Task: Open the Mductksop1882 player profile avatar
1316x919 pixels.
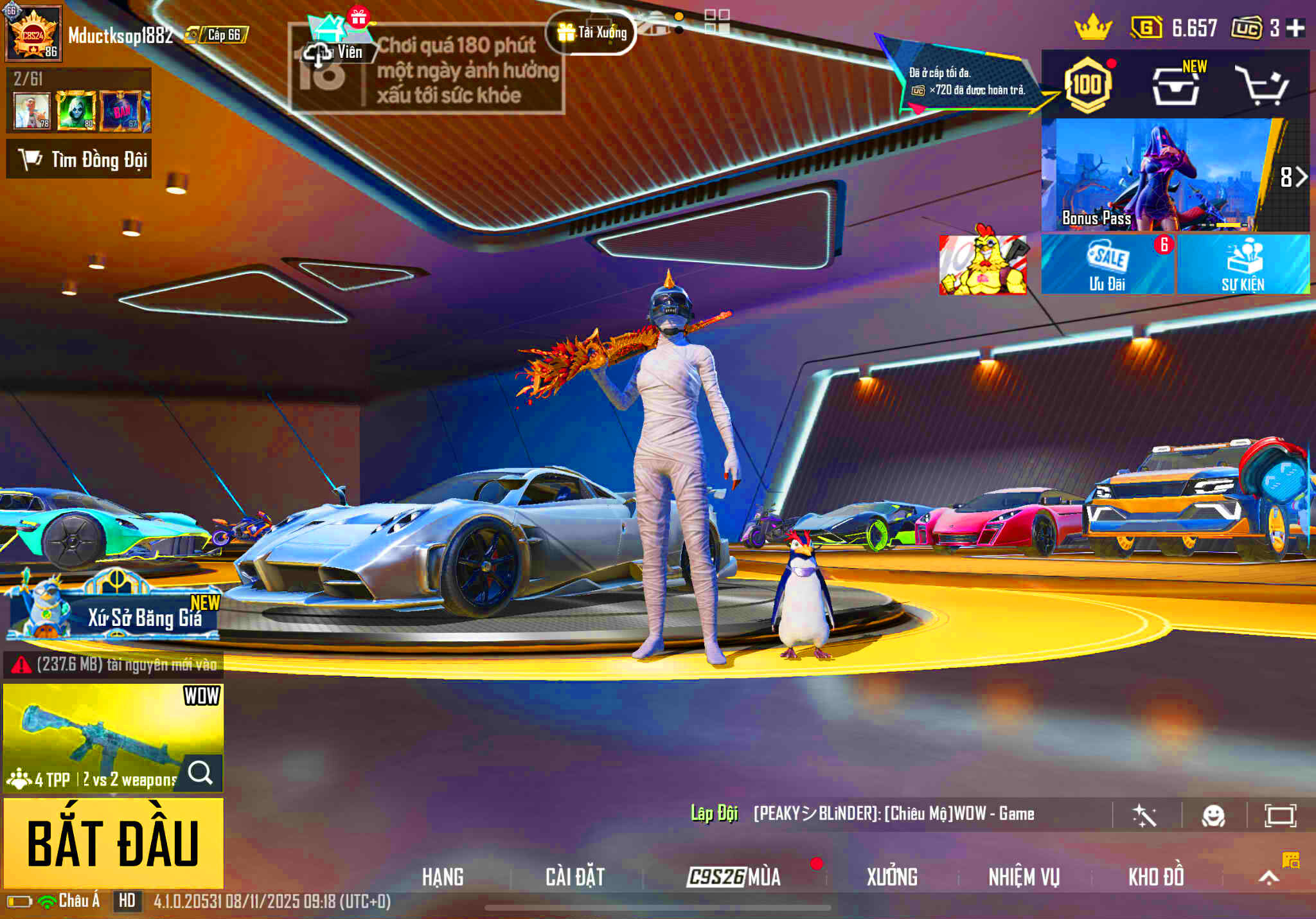Action: pyautogui.click(x=33, y=33)
